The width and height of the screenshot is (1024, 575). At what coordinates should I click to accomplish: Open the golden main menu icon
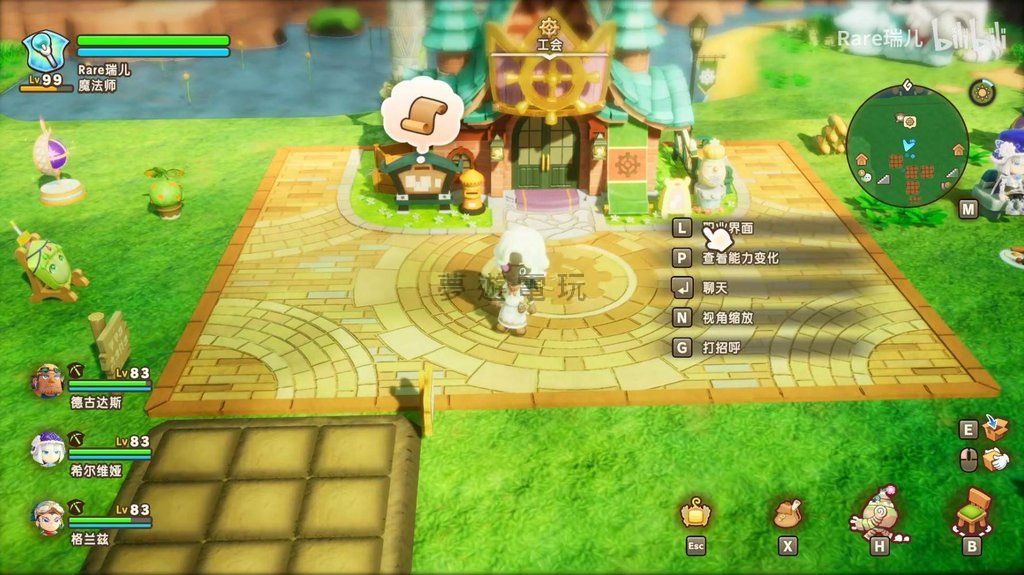pyautogui.click(x=696, y=514)
